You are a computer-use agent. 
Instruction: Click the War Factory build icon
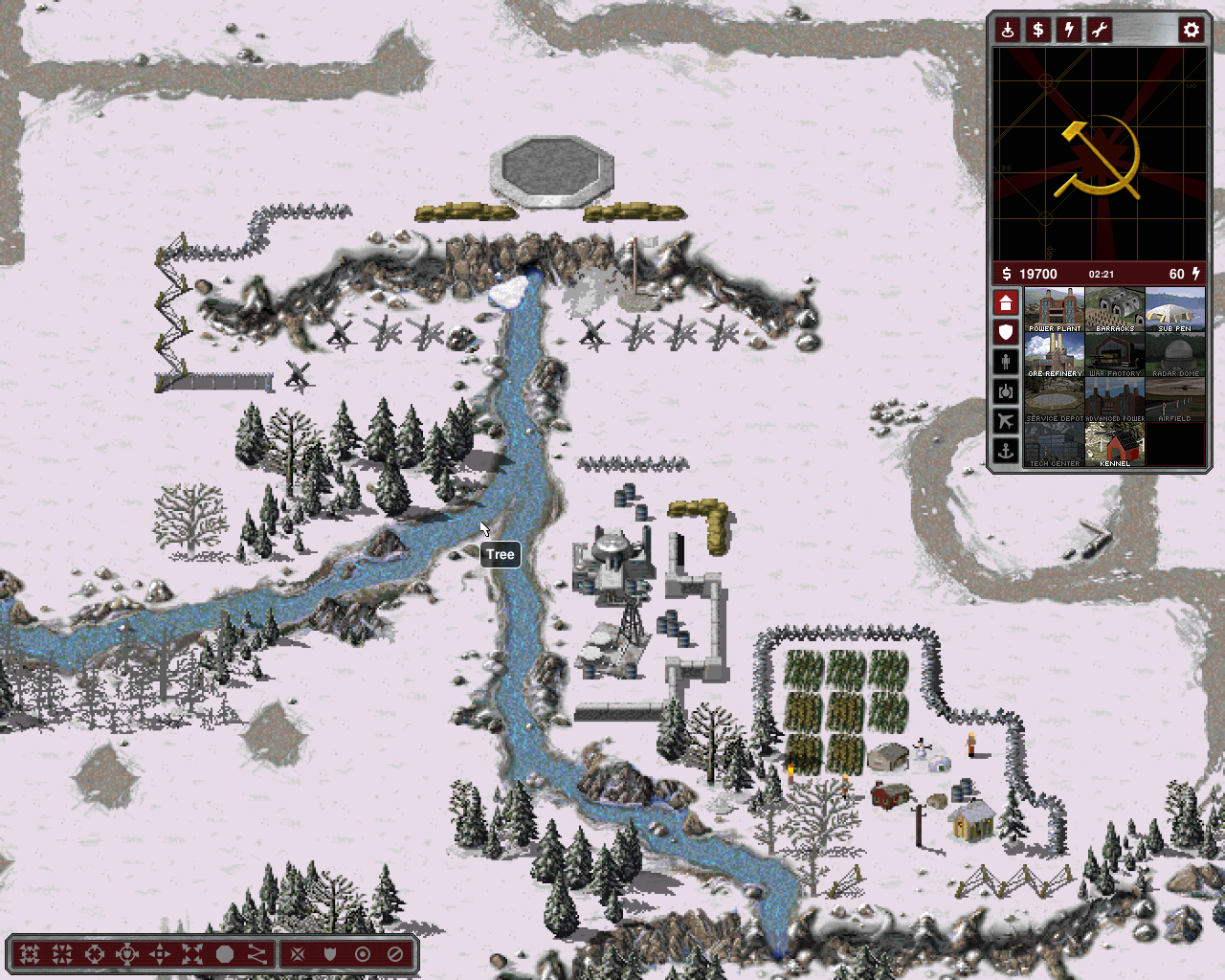1115,355
